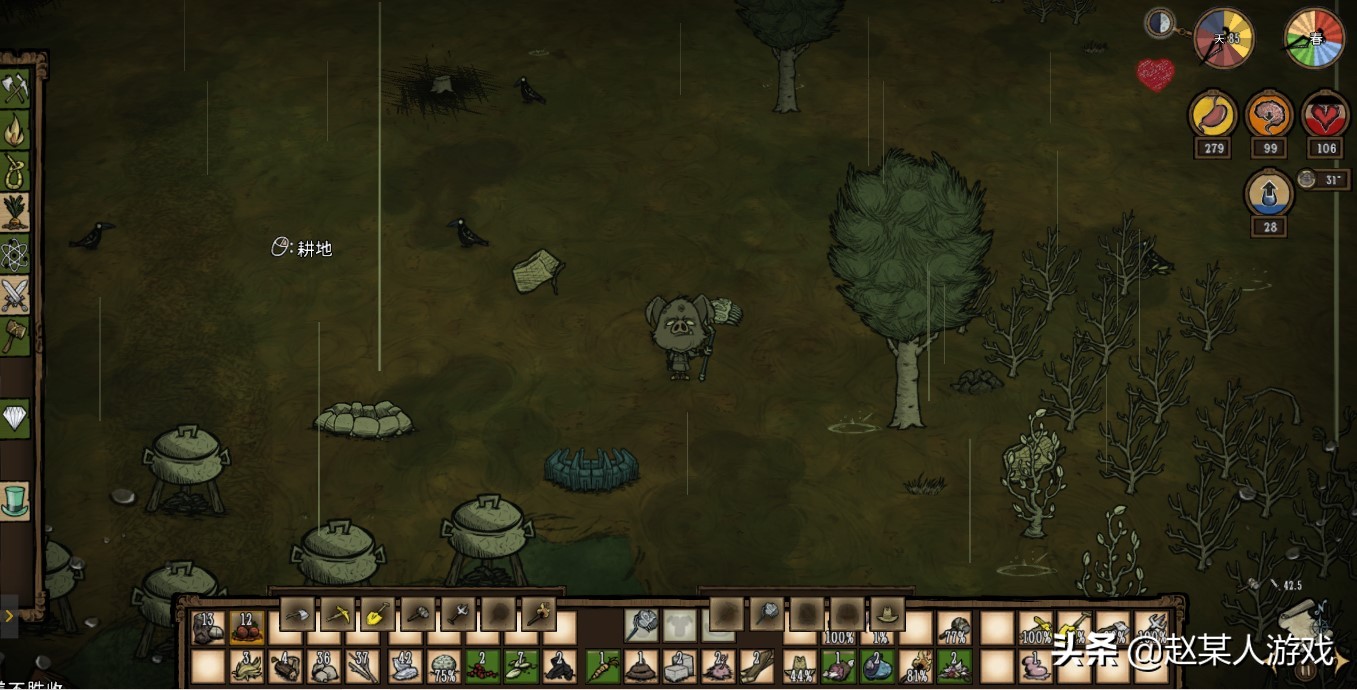Image resolution: width=1357 pixels, height=690 pixels.
Task: Open the Dress top hat tab
Action: pyautogui.click(x=15, y=500)
